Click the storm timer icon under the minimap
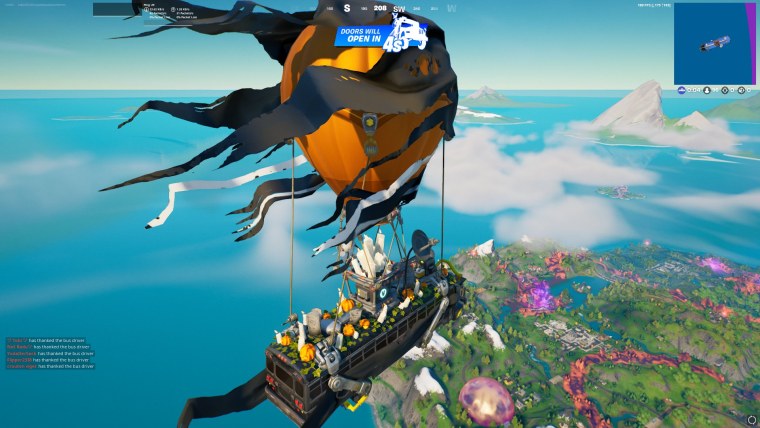Screen dimensions: 760x428 [x=680, y=91]
